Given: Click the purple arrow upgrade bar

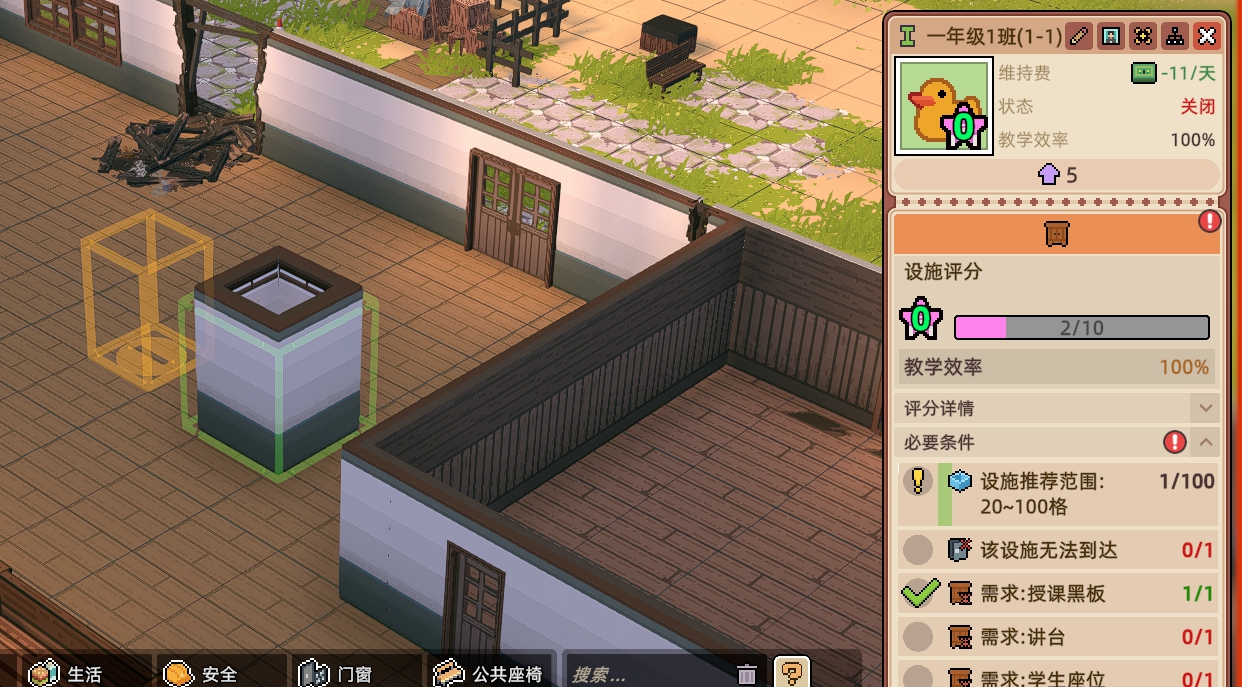Looking at the screenshot, I should point(1057,175).
